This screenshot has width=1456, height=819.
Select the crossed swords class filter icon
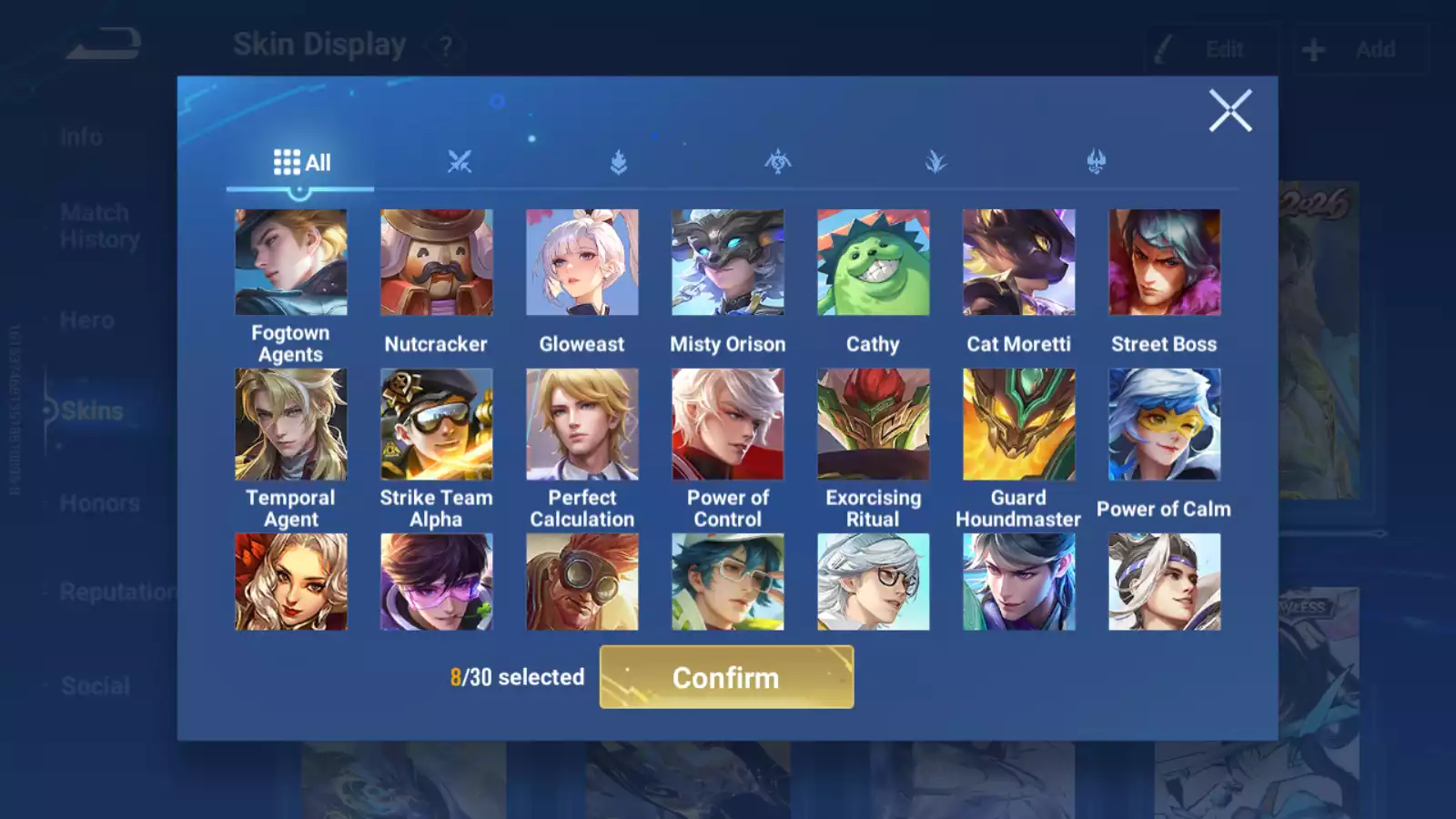(460, 160)
